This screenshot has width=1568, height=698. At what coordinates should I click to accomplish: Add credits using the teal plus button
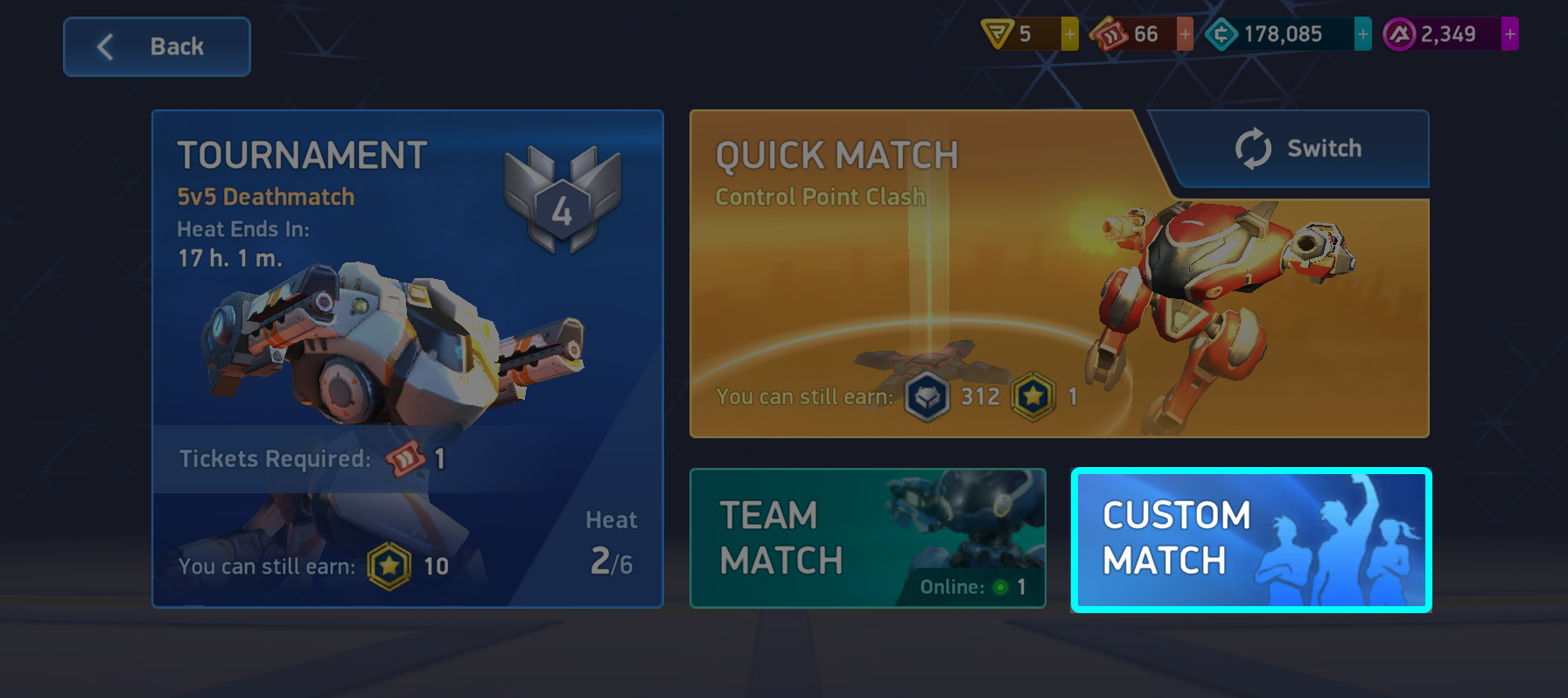[x=1361, y=33]
